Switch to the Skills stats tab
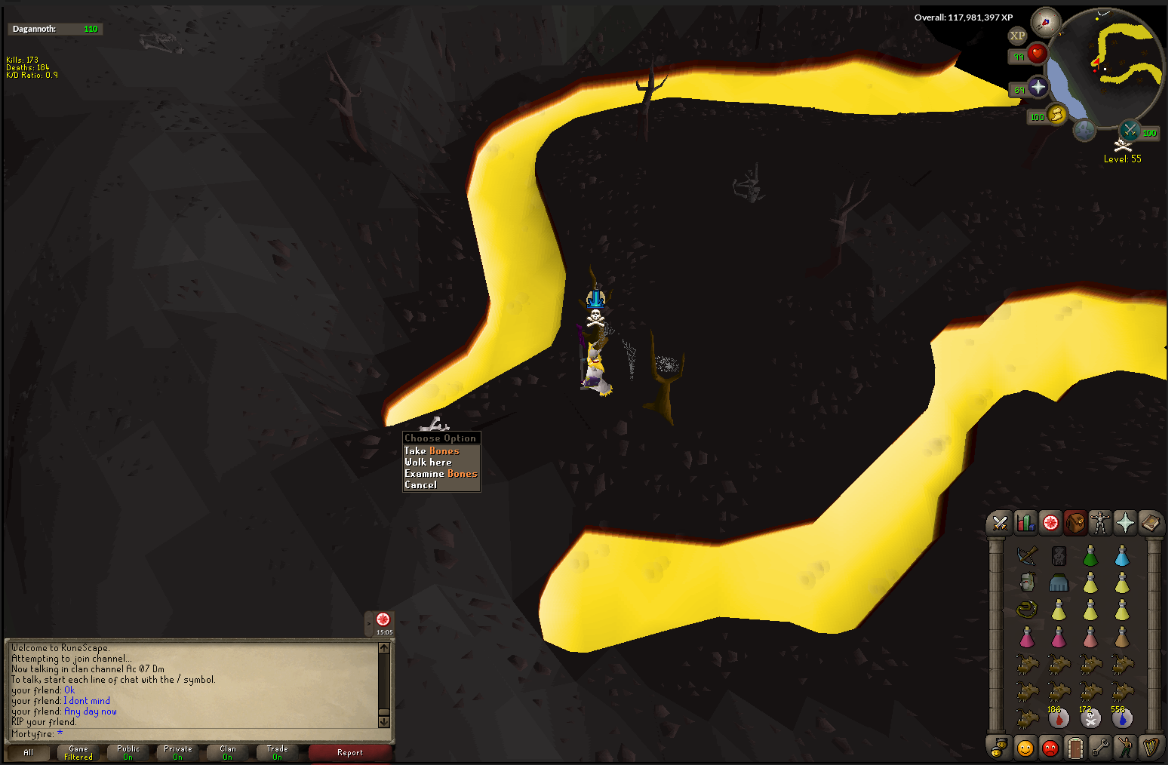Screen dimensions: 1168x765 [x=1025, y=522]
